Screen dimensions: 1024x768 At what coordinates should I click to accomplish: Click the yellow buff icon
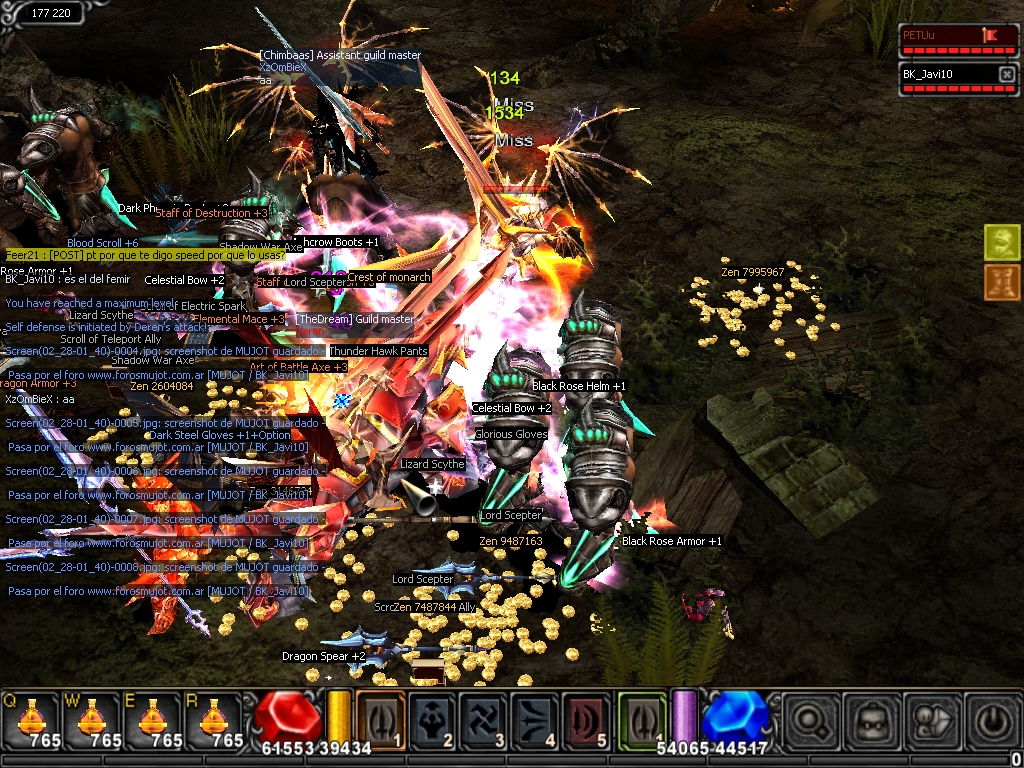tap(1001, 242)
